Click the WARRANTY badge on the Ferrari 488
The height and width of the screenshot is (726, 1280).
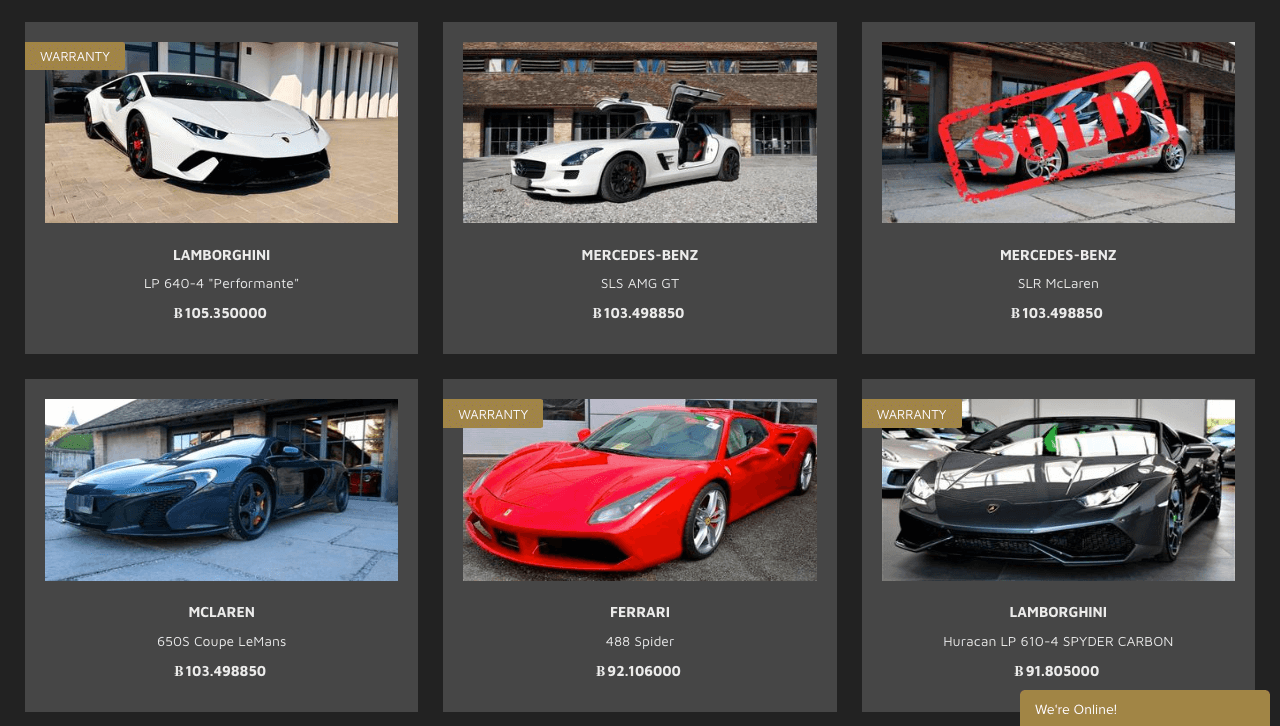pyautogui.click(x=493, y=413)
